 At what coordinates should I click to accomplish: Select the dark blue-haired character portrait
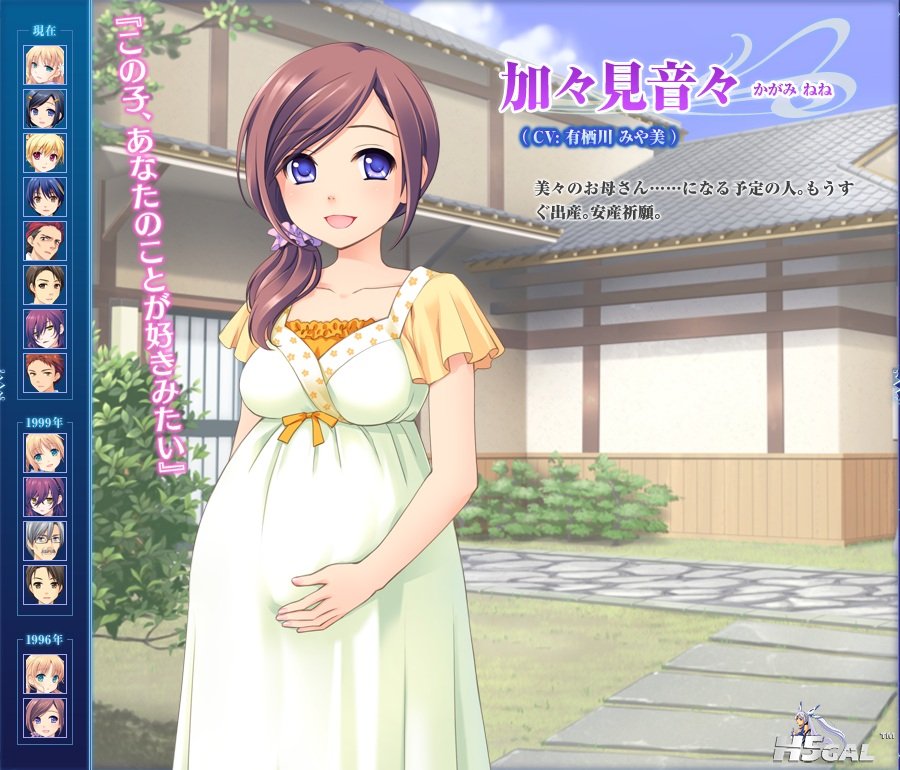45,197
